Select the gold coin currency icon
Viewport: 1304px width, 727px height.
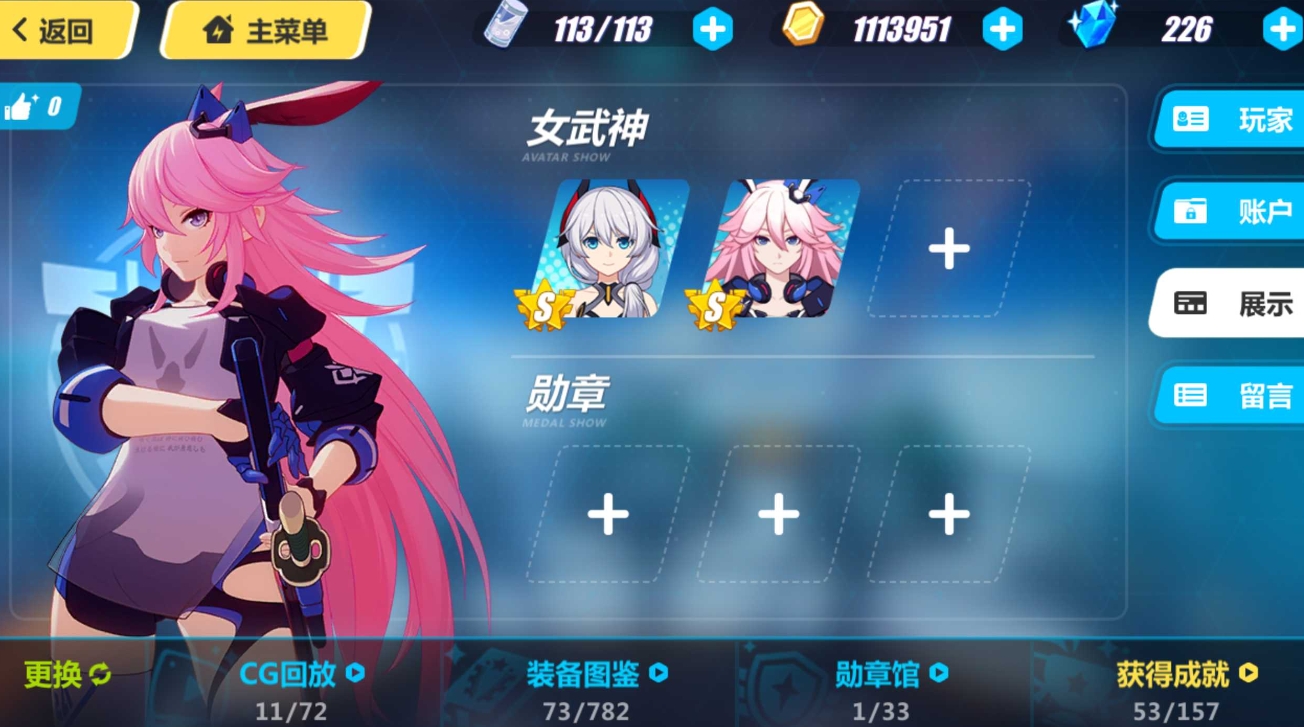pos(802,29)
